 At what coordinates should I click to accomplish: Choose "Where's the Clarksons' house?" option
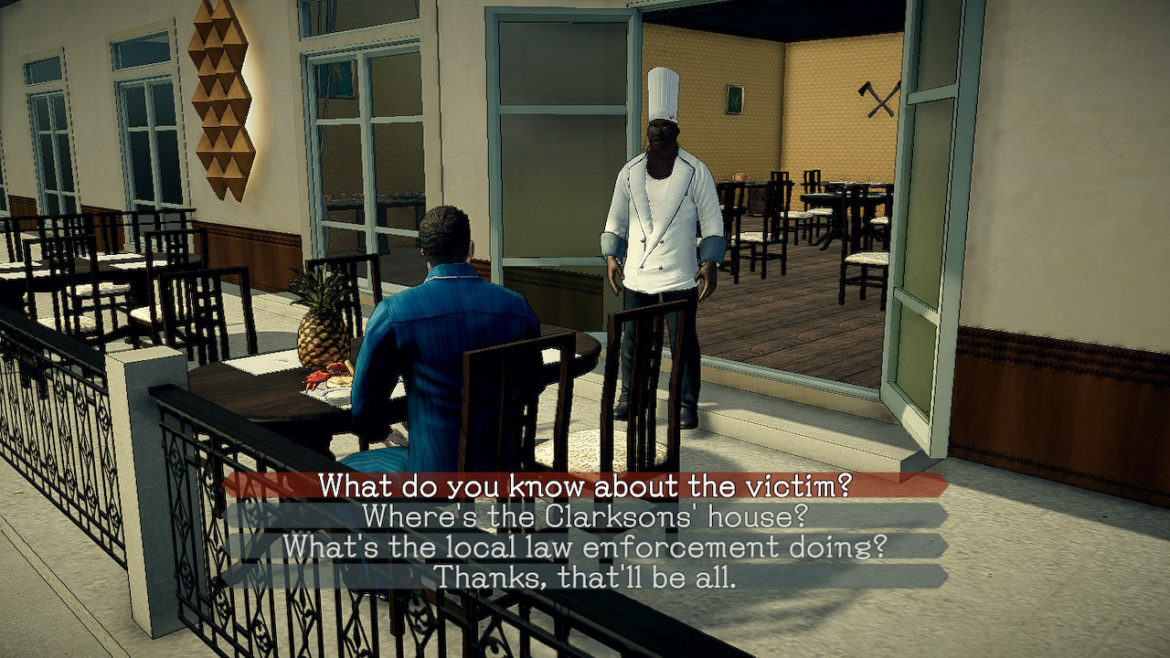click(x=585, y=517)
